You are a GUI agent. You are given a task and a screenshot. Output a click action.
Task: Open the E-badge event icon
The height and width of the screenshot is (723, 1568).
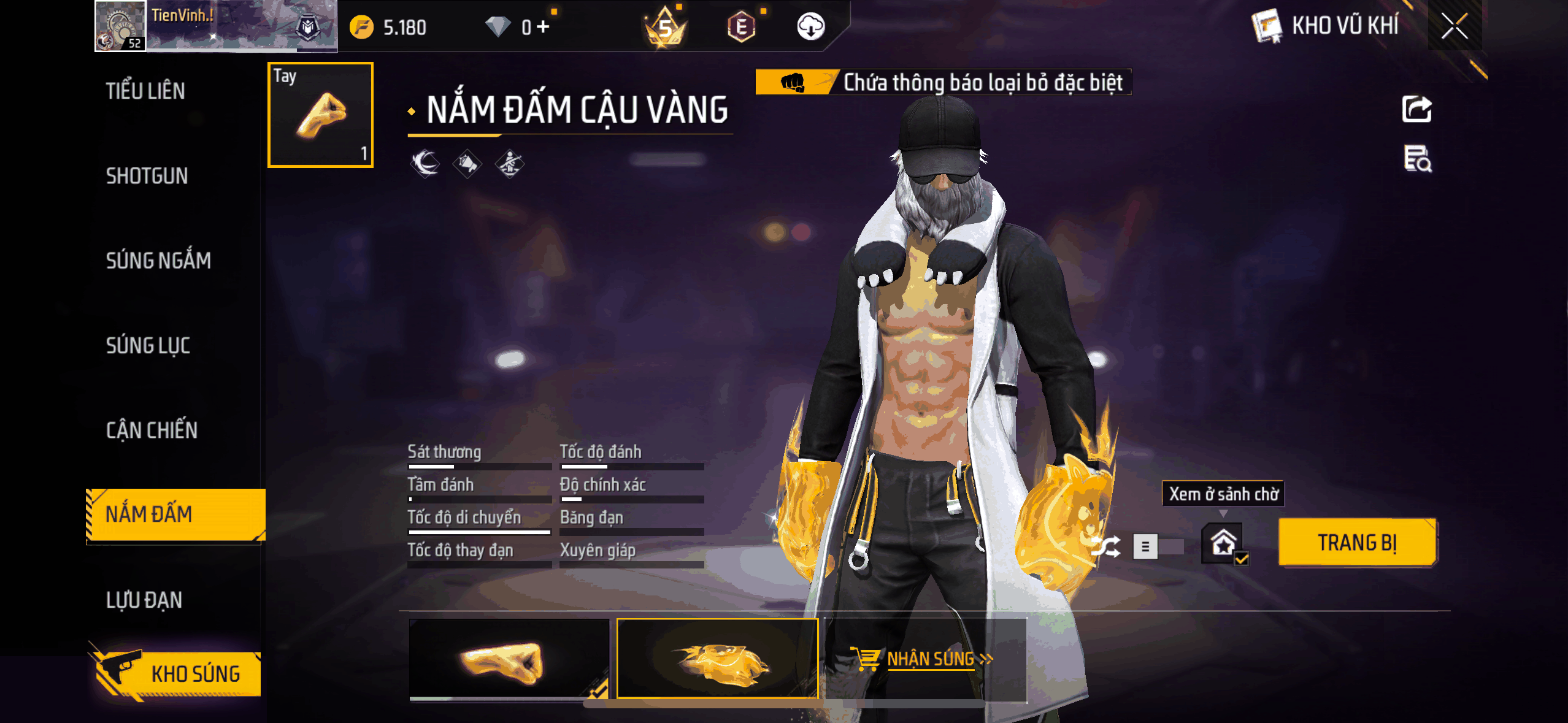pyautogui.click(x=742, y=26)
